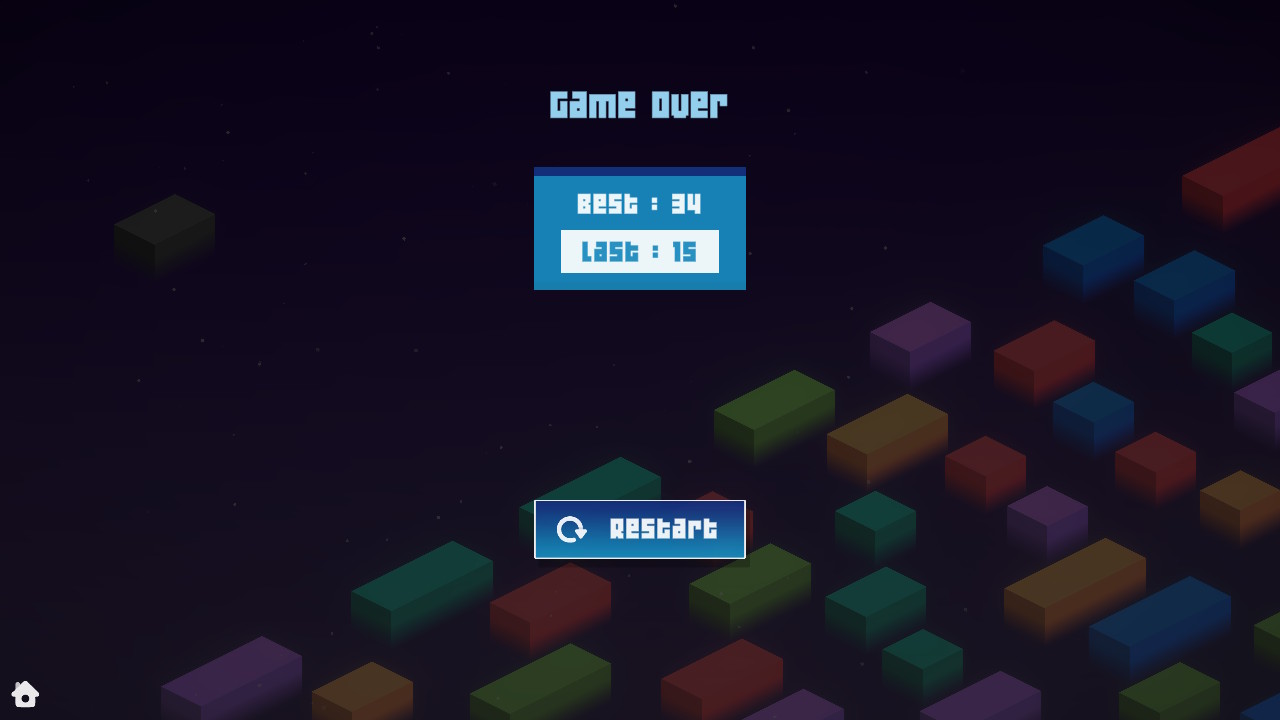Select the Game Over title text
Screen dimensions: 1280x720
coord(639,103)
